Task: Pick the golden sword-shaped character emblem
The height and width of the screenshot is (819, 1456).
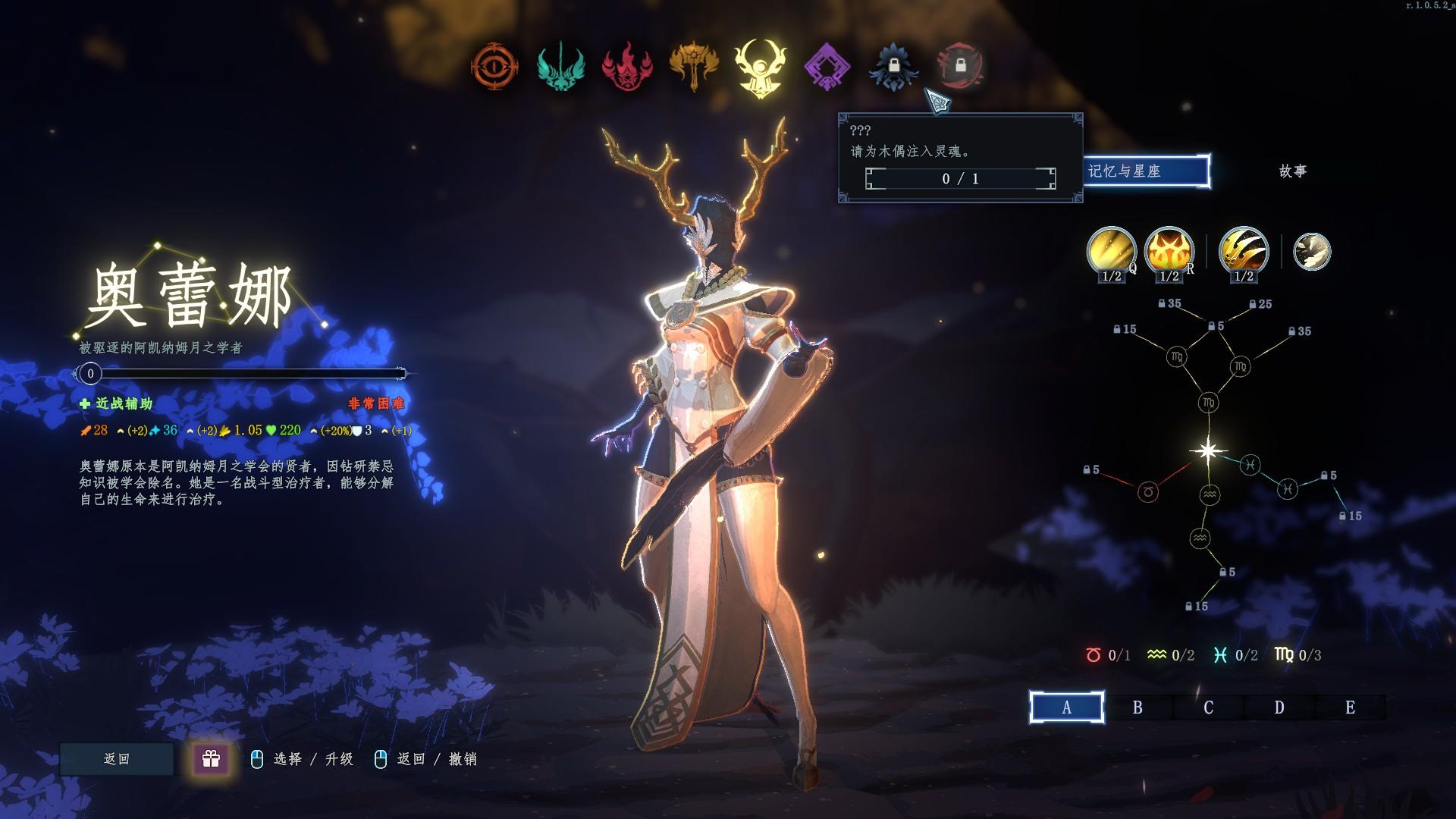Action: (x=693, y=67)
